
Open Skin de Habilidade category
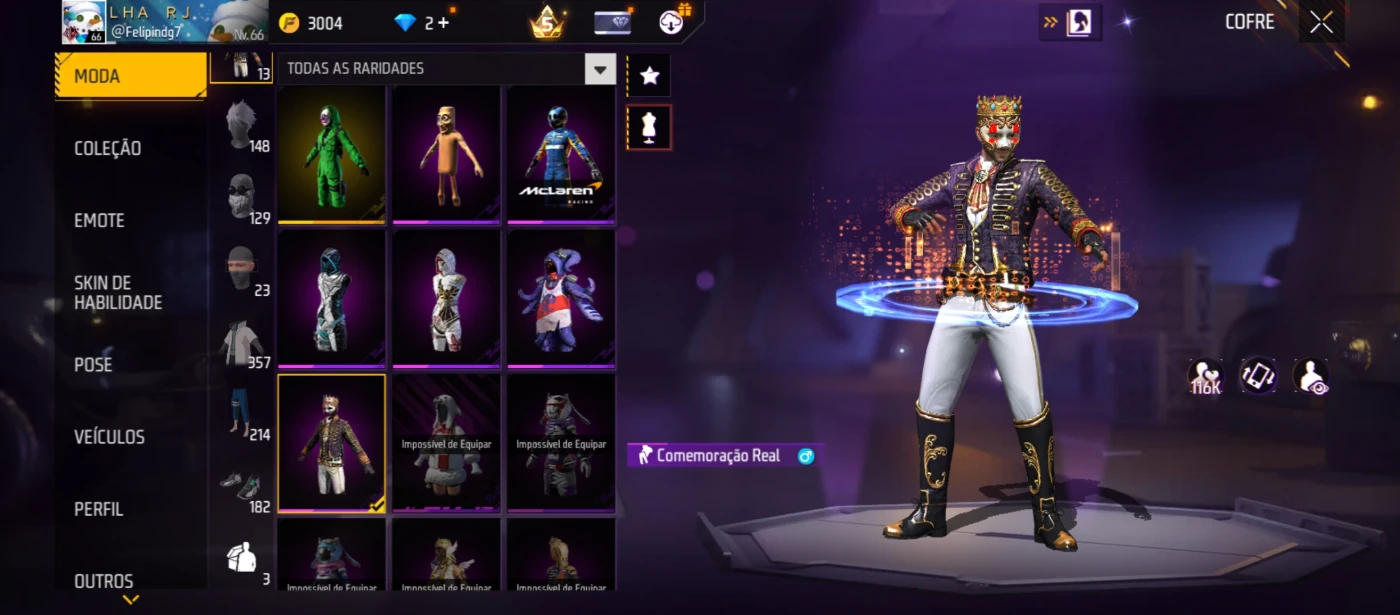[x=117, y=292]
